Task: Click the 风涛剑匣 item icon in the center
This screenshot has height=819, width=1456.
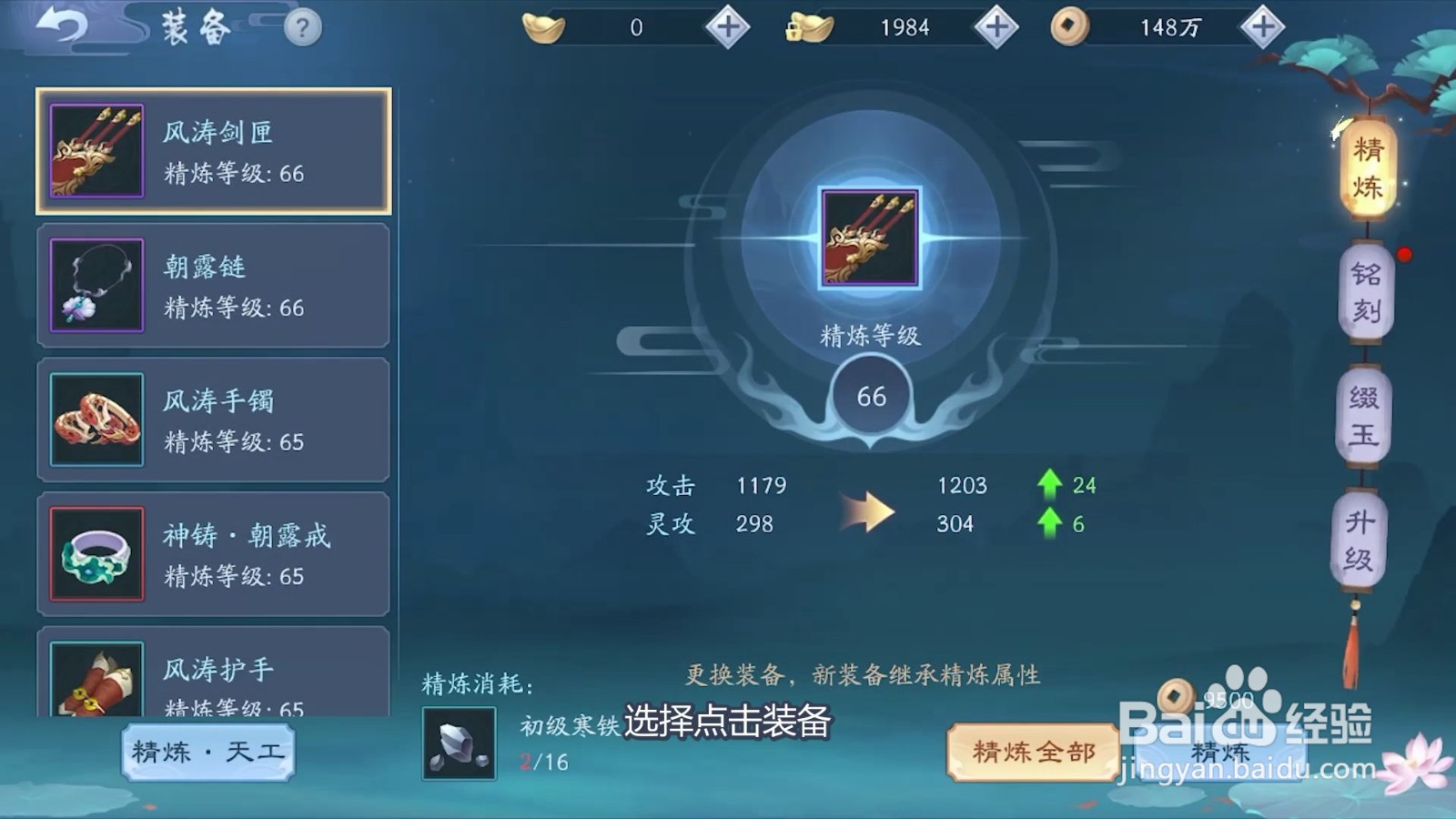Action: click(869, 239)
